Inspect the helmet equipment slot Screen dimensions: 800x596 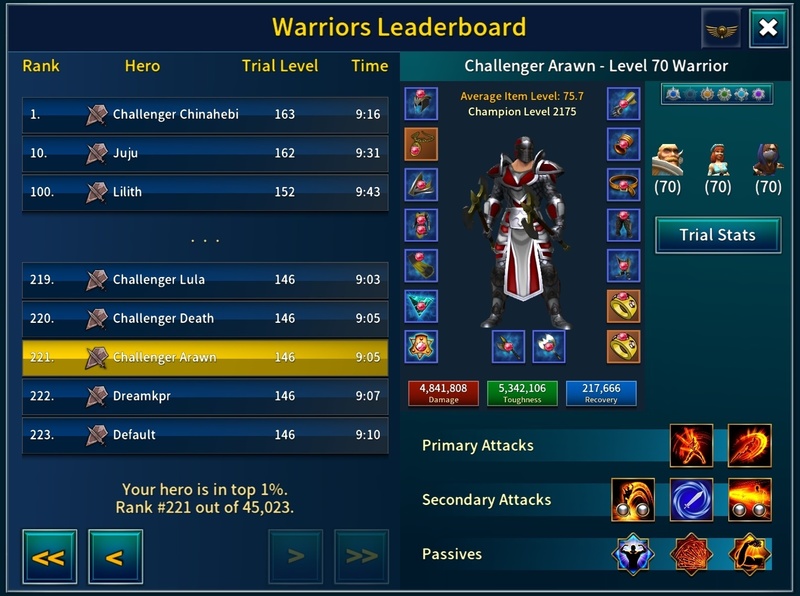421,104
